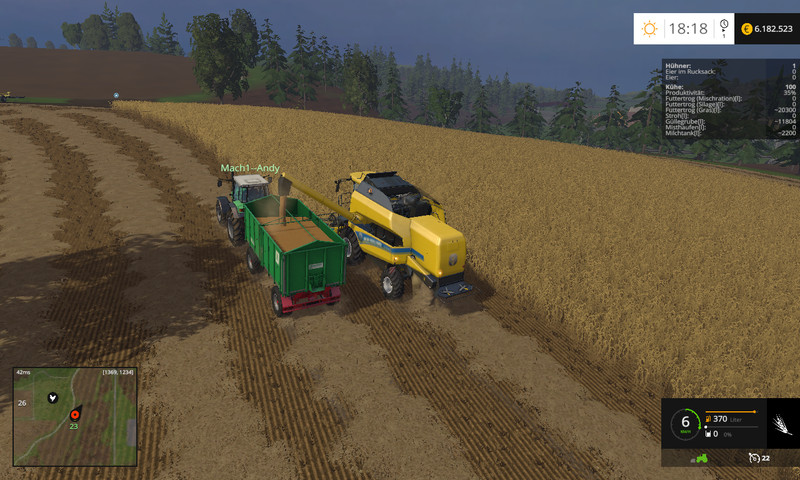
Task: Click the red player marker on the minimap
Action: tap(73, 412)
